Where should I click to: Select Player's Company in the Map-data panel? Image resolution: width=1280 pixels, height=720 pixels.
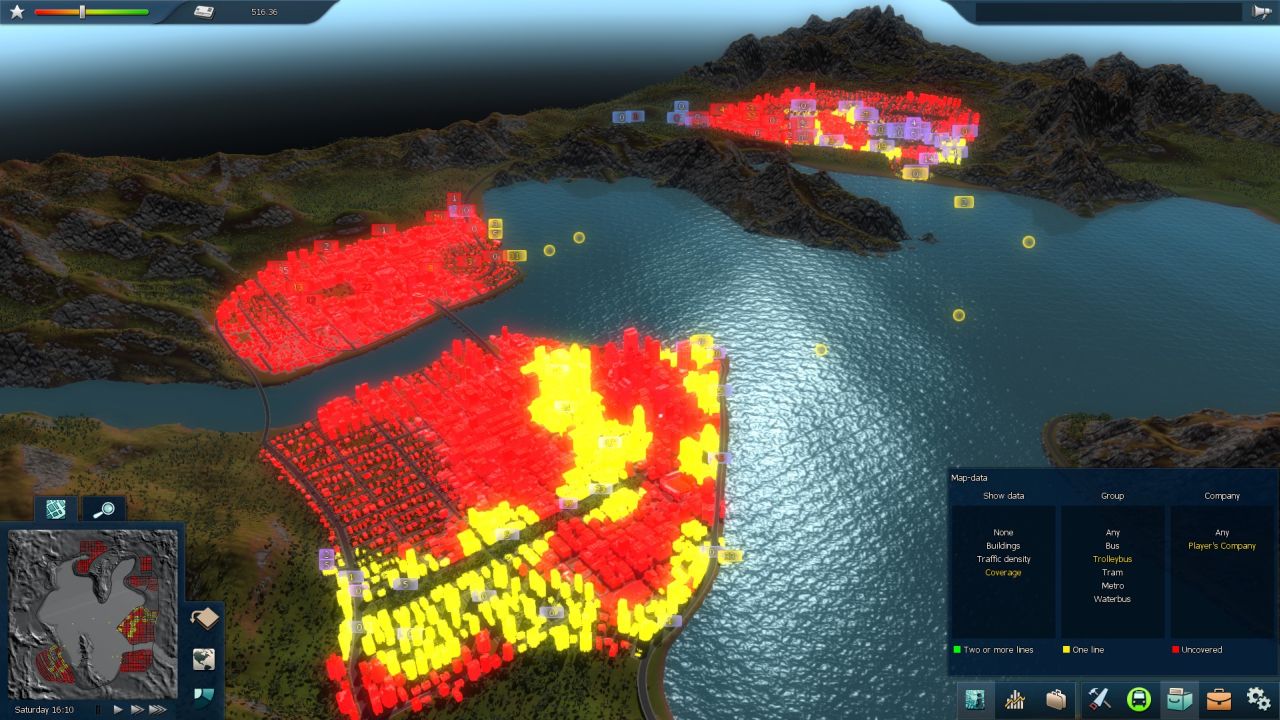pyautogui.click(x=1222, y=545)
